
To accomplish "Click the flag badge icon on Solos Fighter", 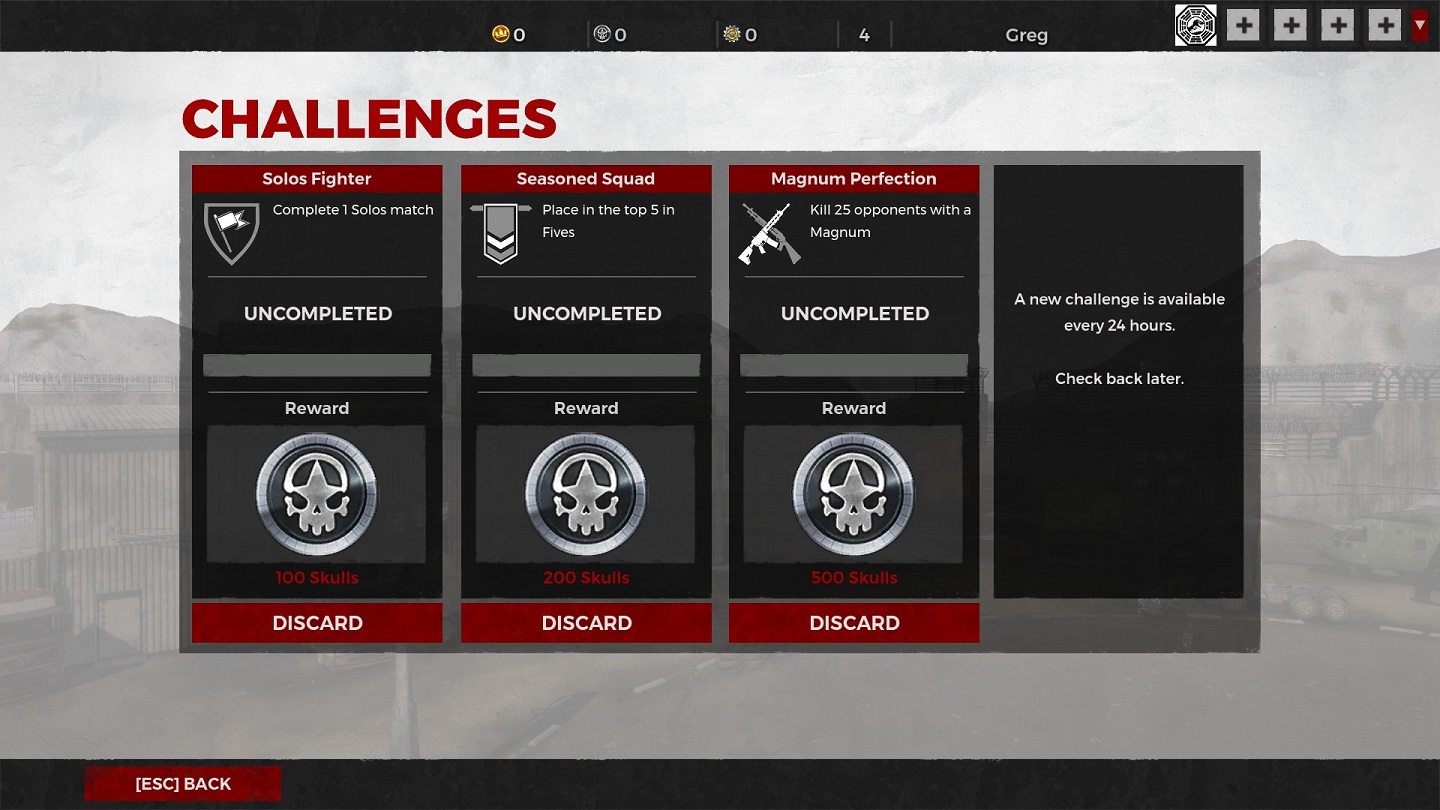I will point(233,235).
